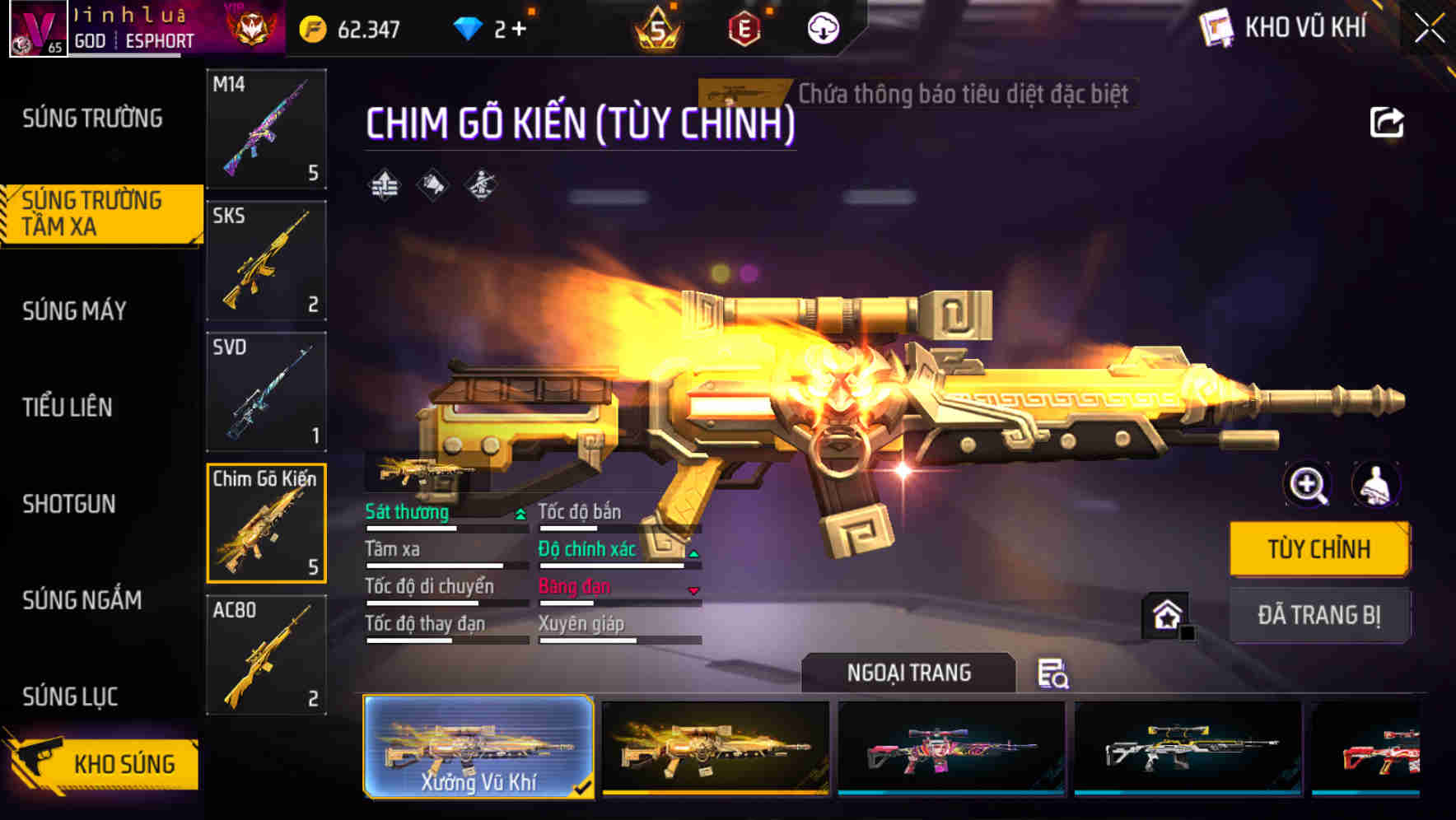Click the ĐÃ TRANG BỊ button
This screenshot has height=820, width=1456.
[1319, 614]
